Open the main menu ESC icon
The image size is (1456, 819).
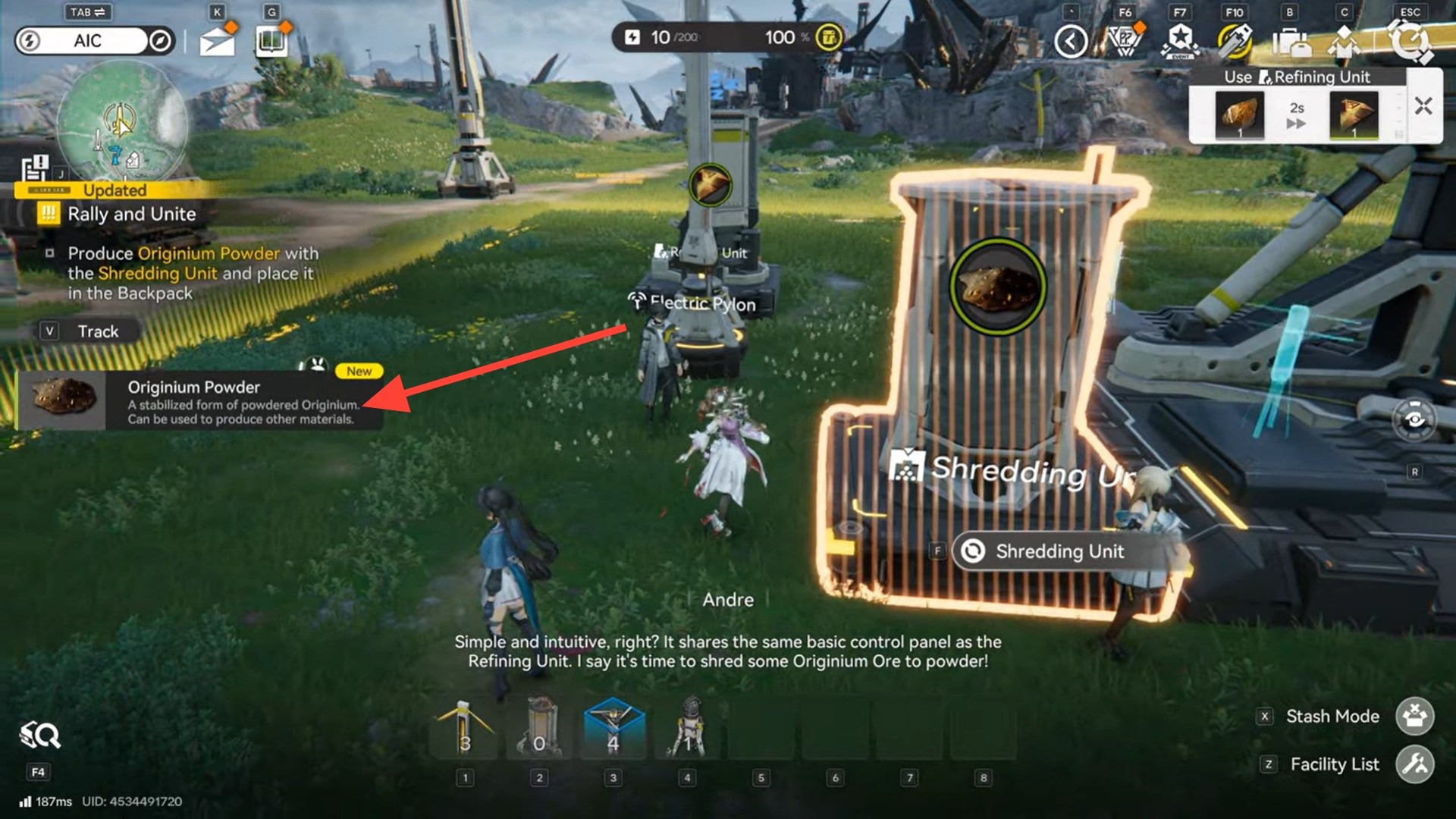coord(1409,42)
